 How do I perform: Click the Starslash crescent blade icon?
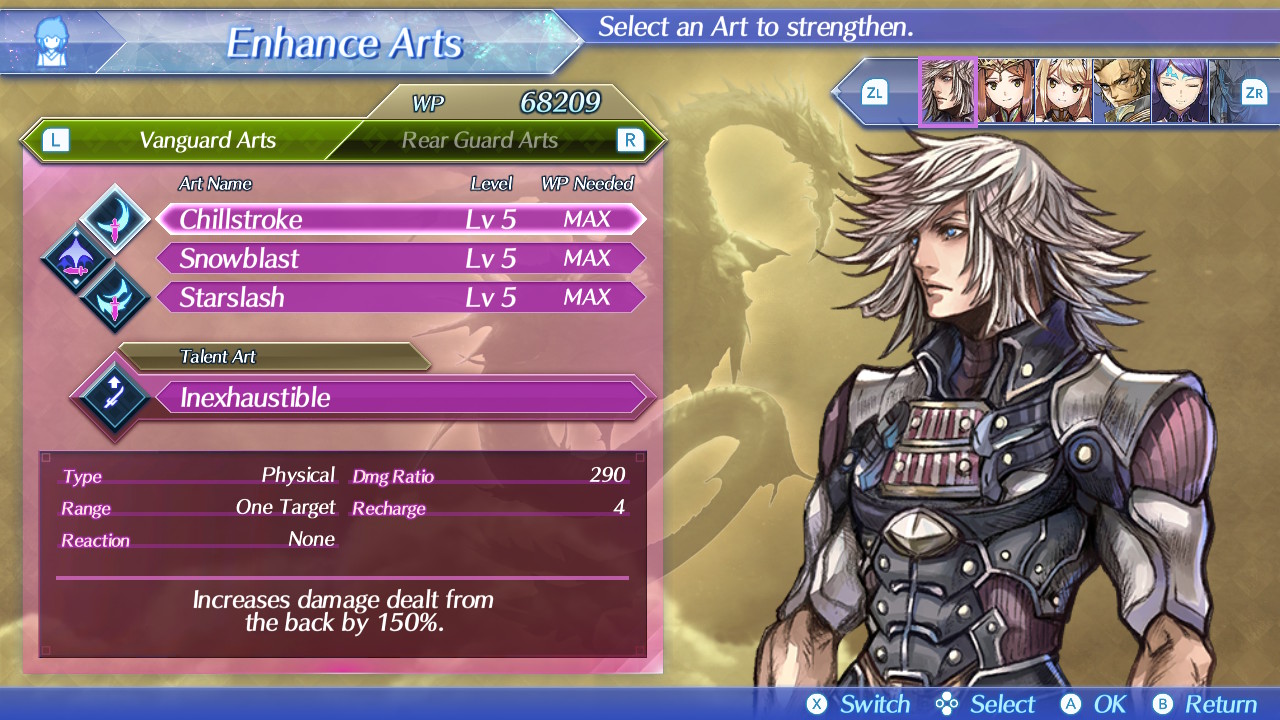point(115,298)
